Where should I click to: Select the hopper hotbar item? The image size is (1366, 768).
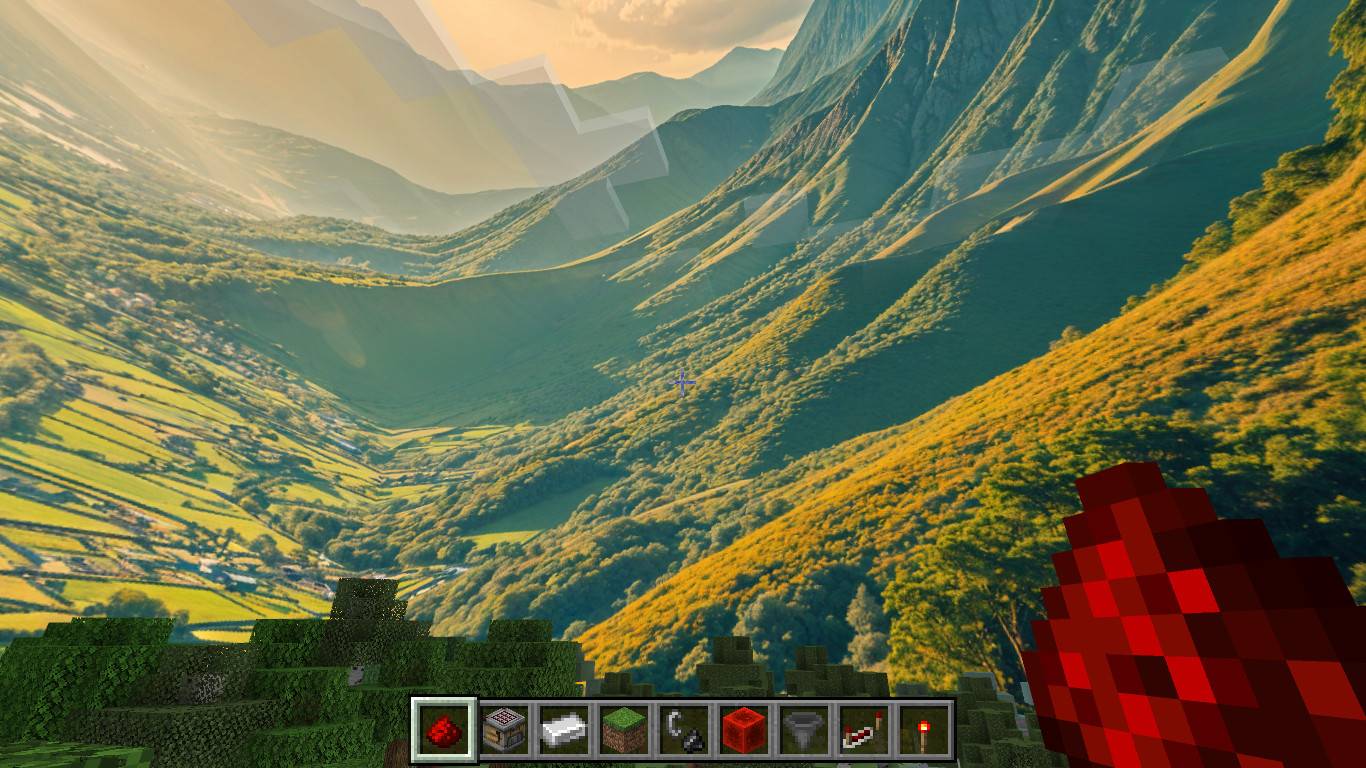coord(803,730)
